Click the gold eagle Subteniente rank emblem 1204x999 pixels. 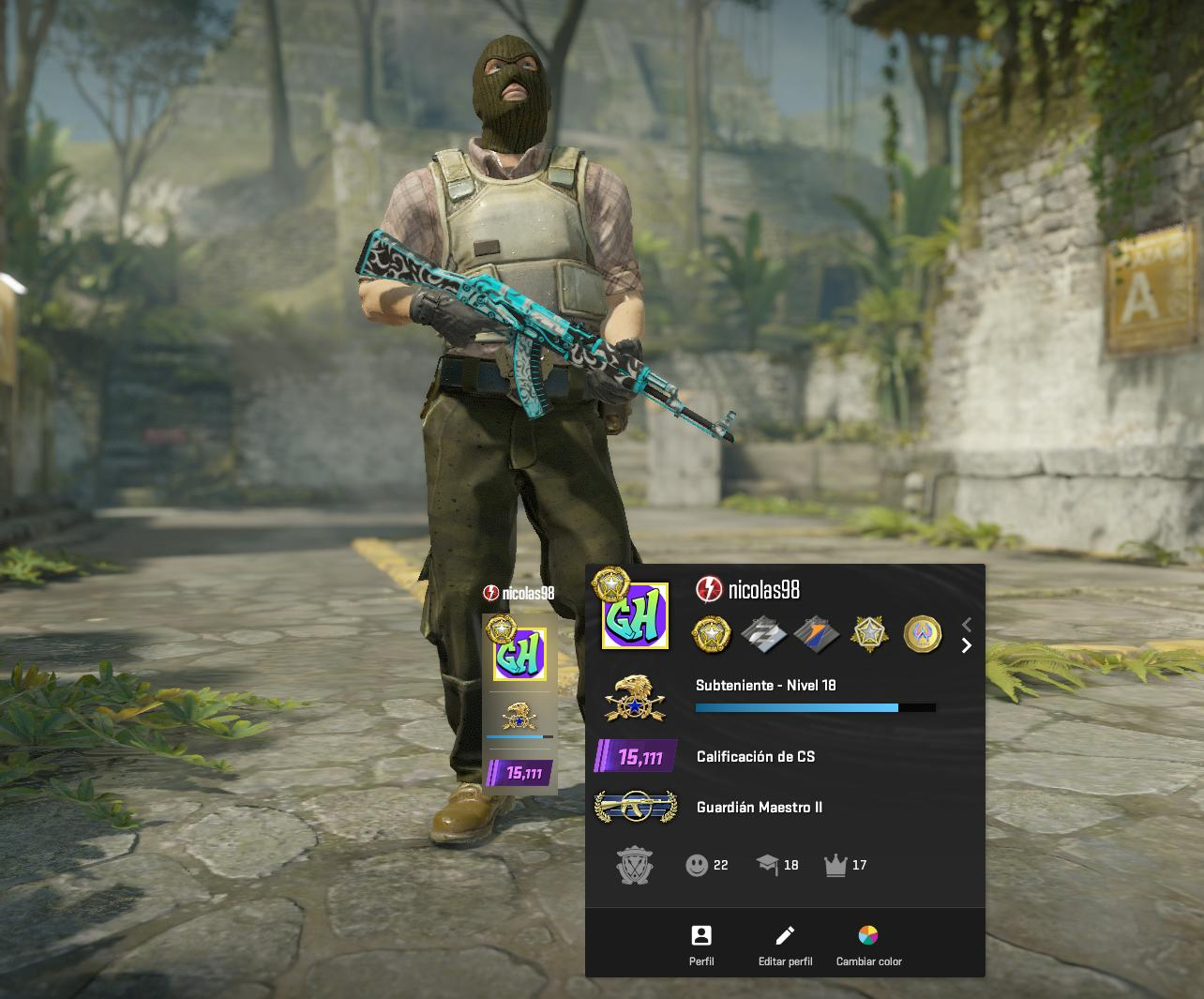coord(636,698)
